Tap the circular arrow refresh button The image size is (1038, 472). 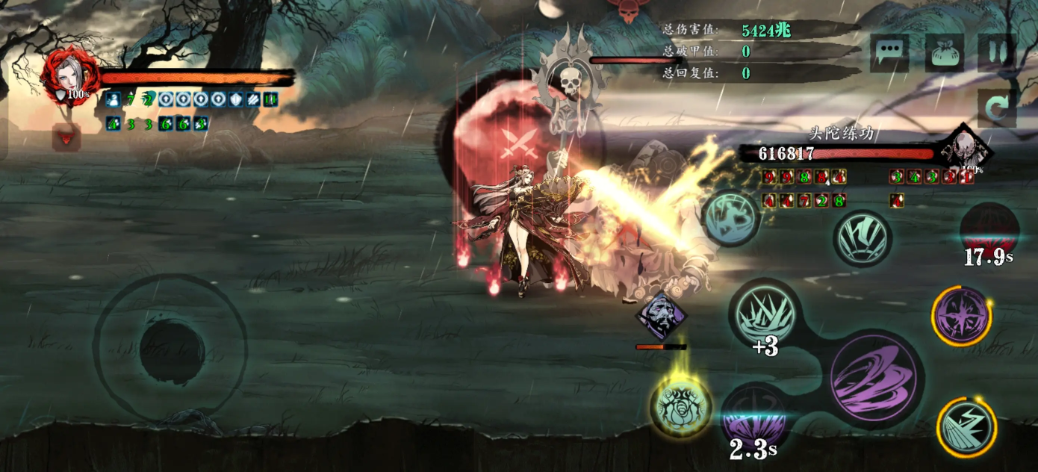(x=996, y=108)
